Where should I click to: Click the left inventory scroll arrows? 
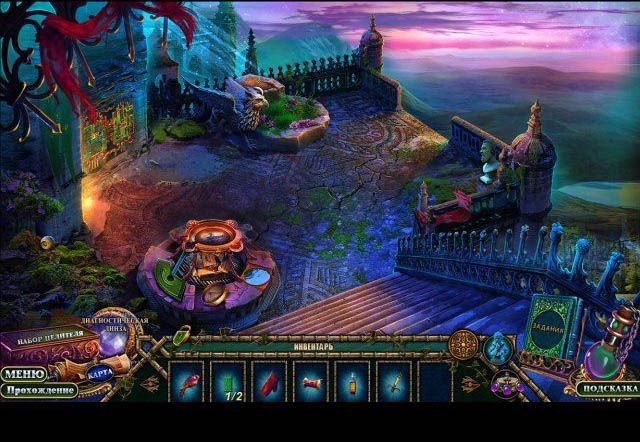tap(153, 383)
